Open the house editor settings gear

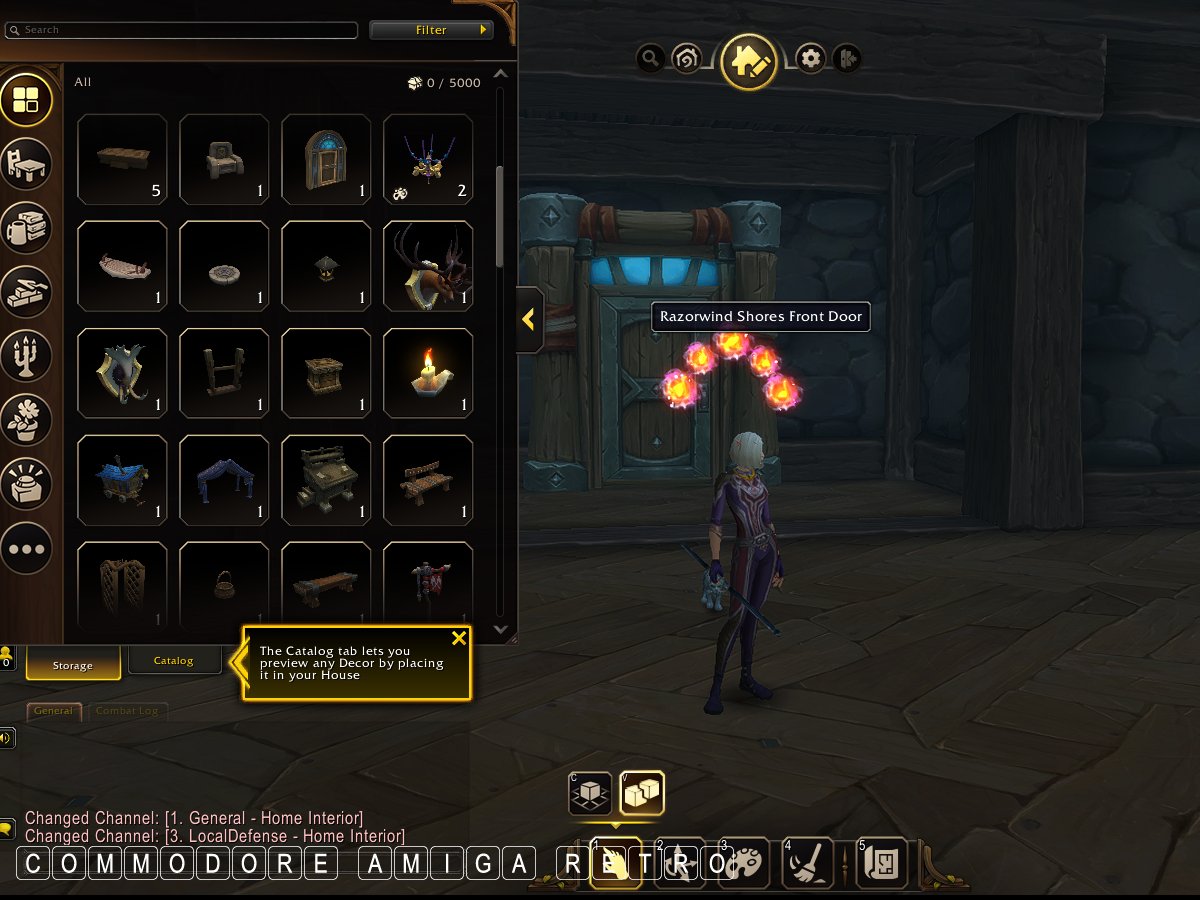[x=810, y=59]
